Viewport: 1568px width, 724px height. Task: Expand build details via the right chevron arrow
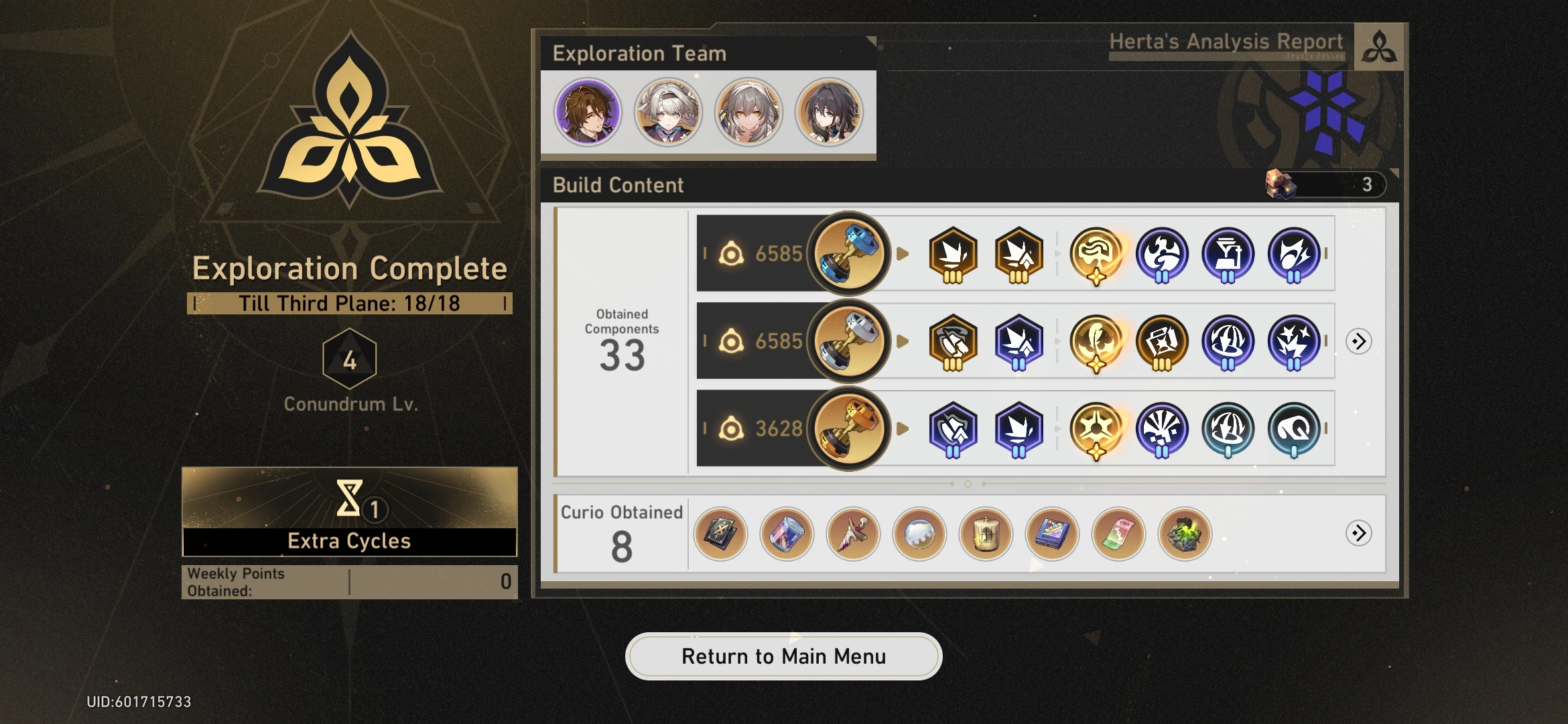click(1357, 342)
